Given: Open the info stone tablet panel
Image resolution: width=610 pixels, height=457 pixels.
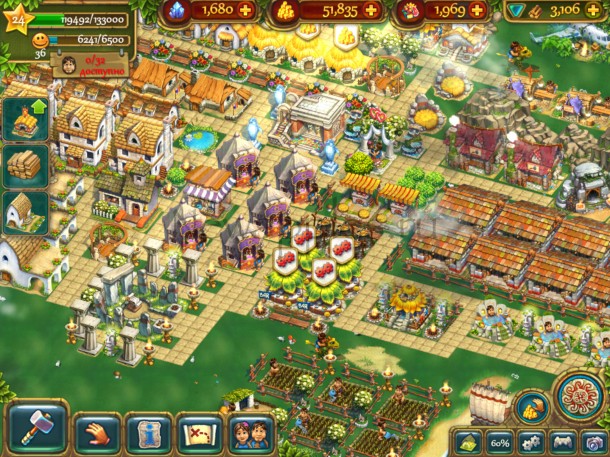Looking at the screenshot, I should click(x=149, y=433).
